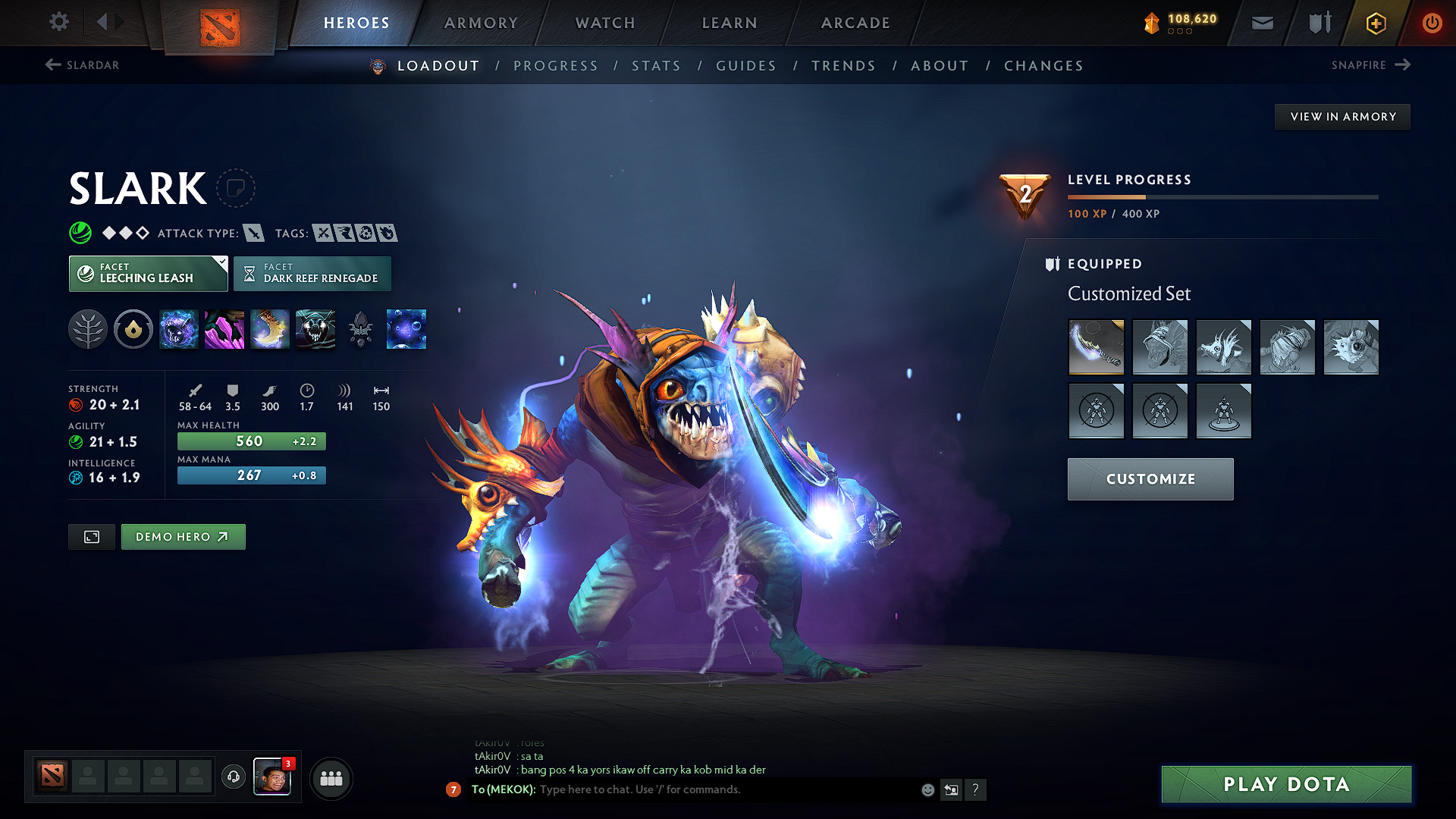Screen dimensions: 1456x819
Task: View the talent tree icon
Action: point(88,329)
